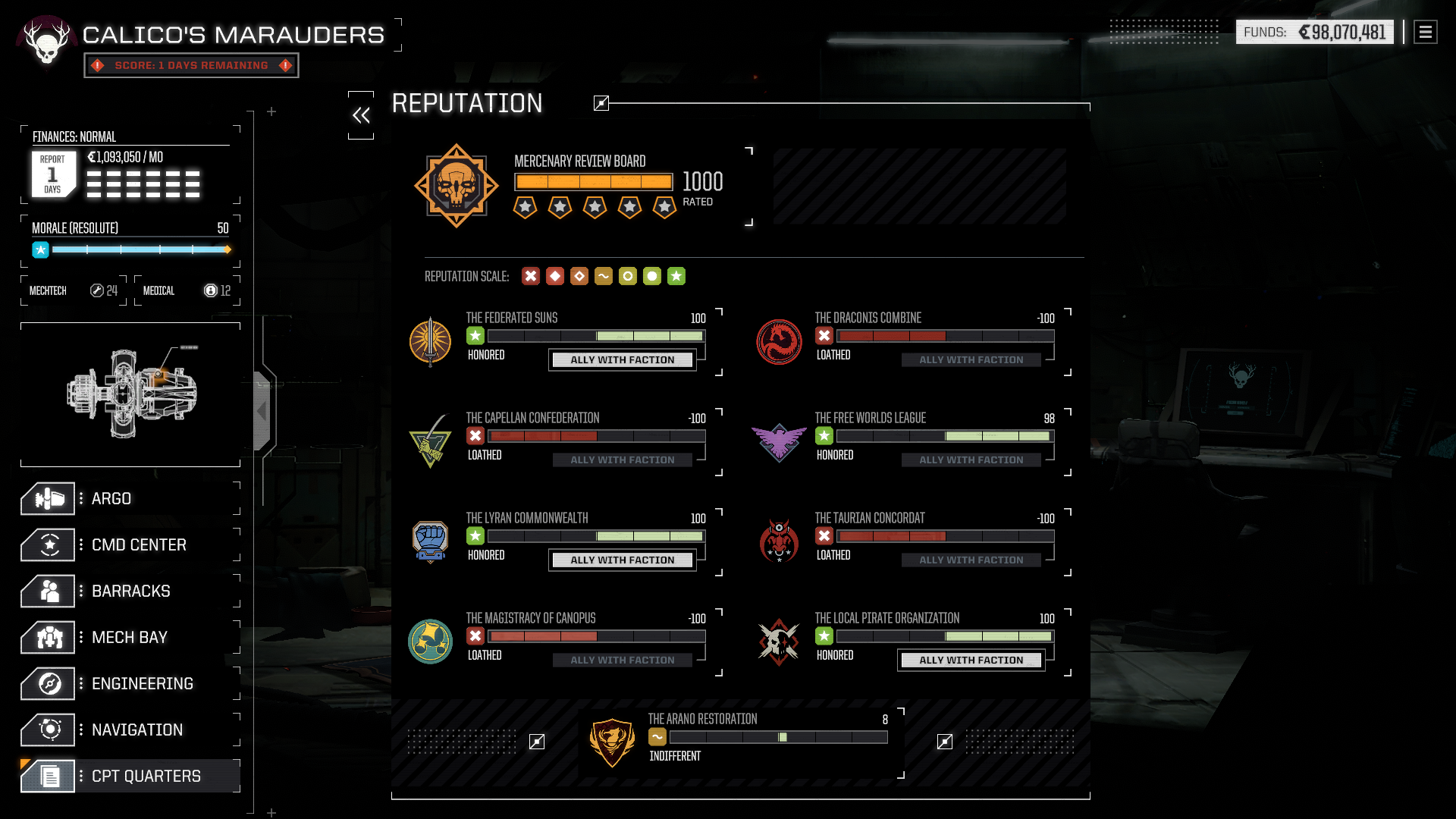Select the Argo ship schematic thumbnail
The width and height of the screenshot is (1456, 819).
point(130,394)
